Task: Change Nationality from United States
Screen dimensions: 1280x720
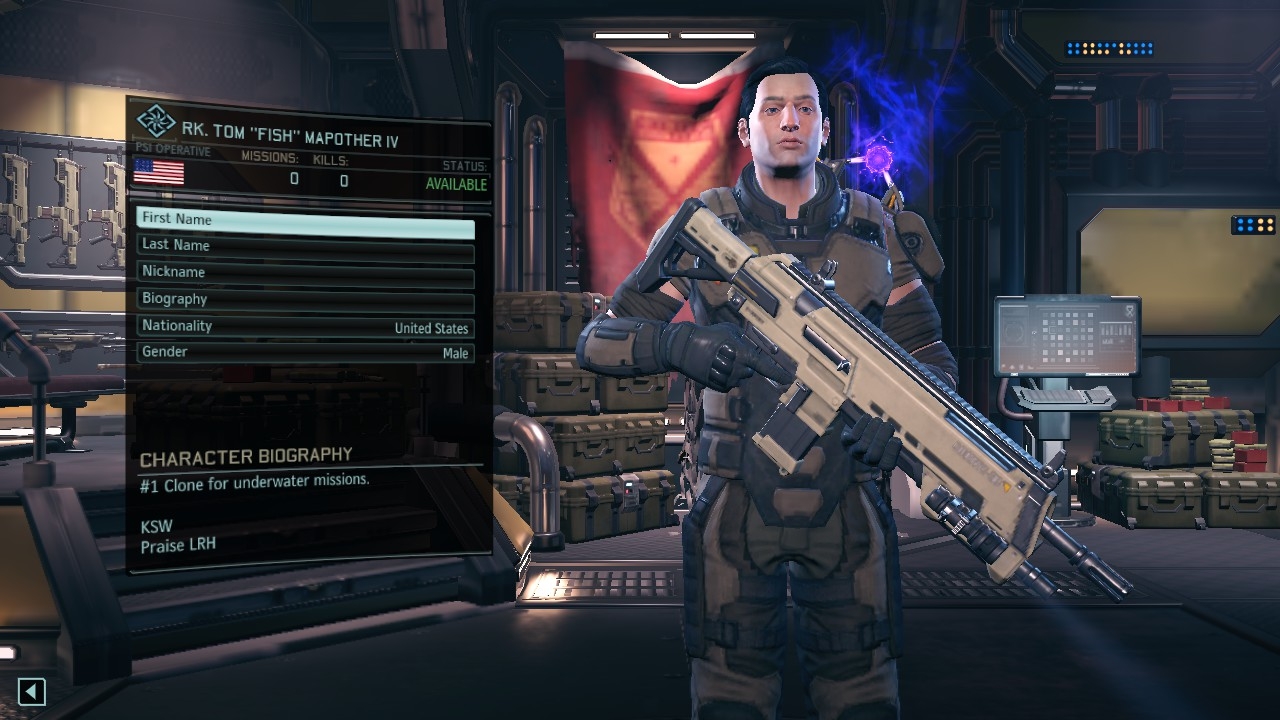Action: [x=305, y=326]
